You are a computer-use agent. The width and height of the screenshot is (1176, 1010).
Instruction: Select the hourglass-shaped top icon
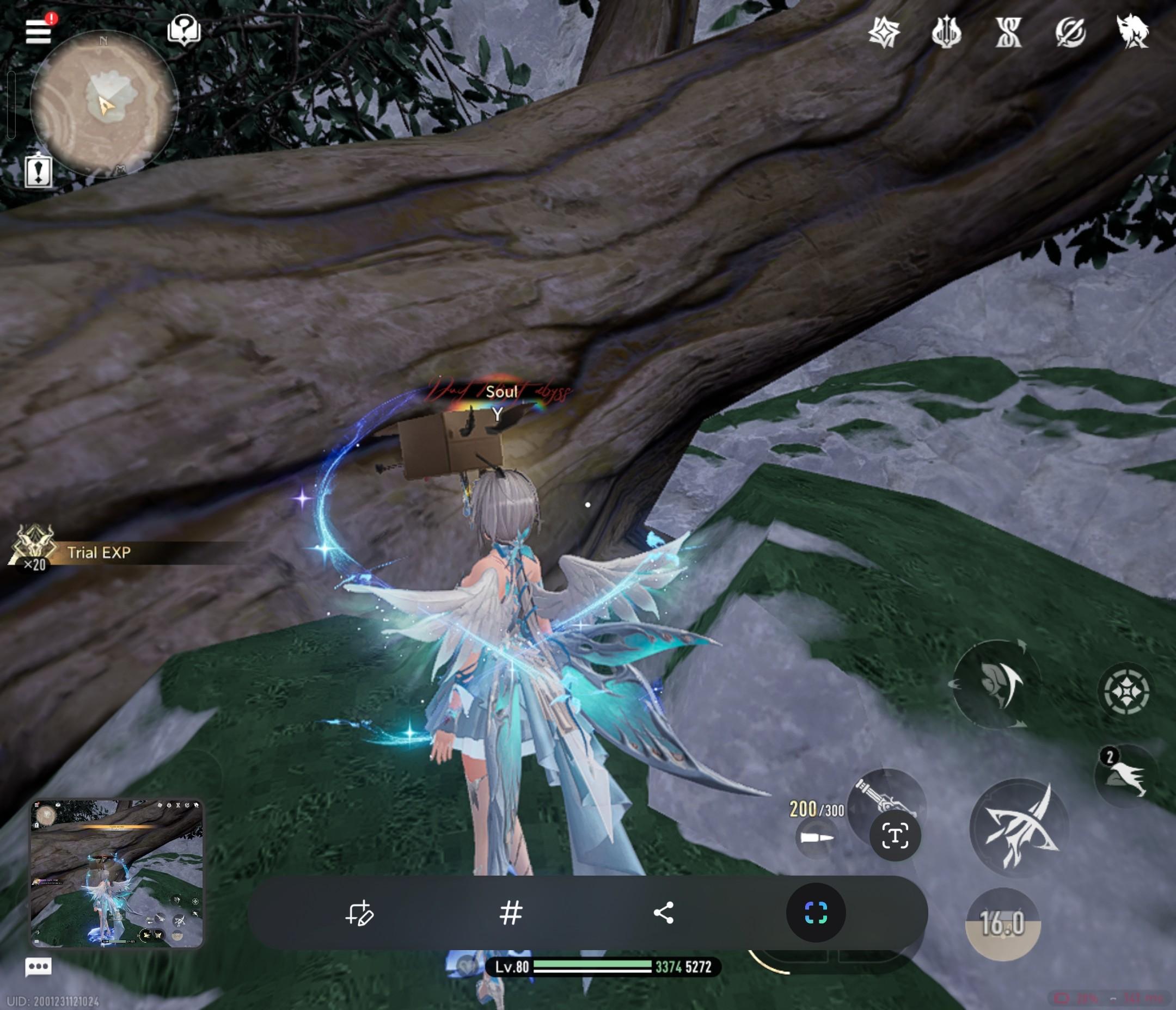1008,32
